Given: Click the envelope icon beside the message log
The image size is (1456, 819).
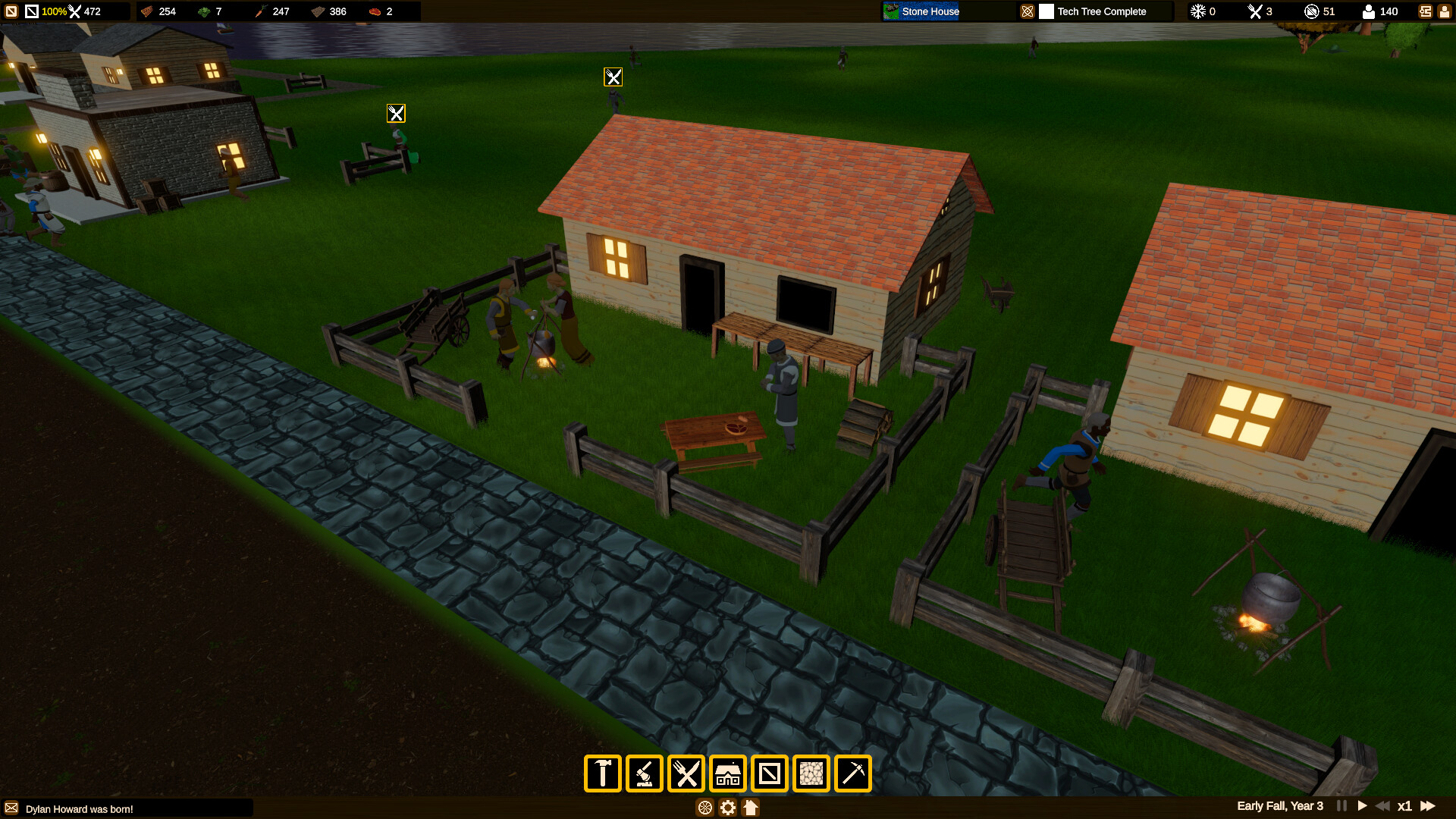Looking at the screenshot, I should click(12, 808).
